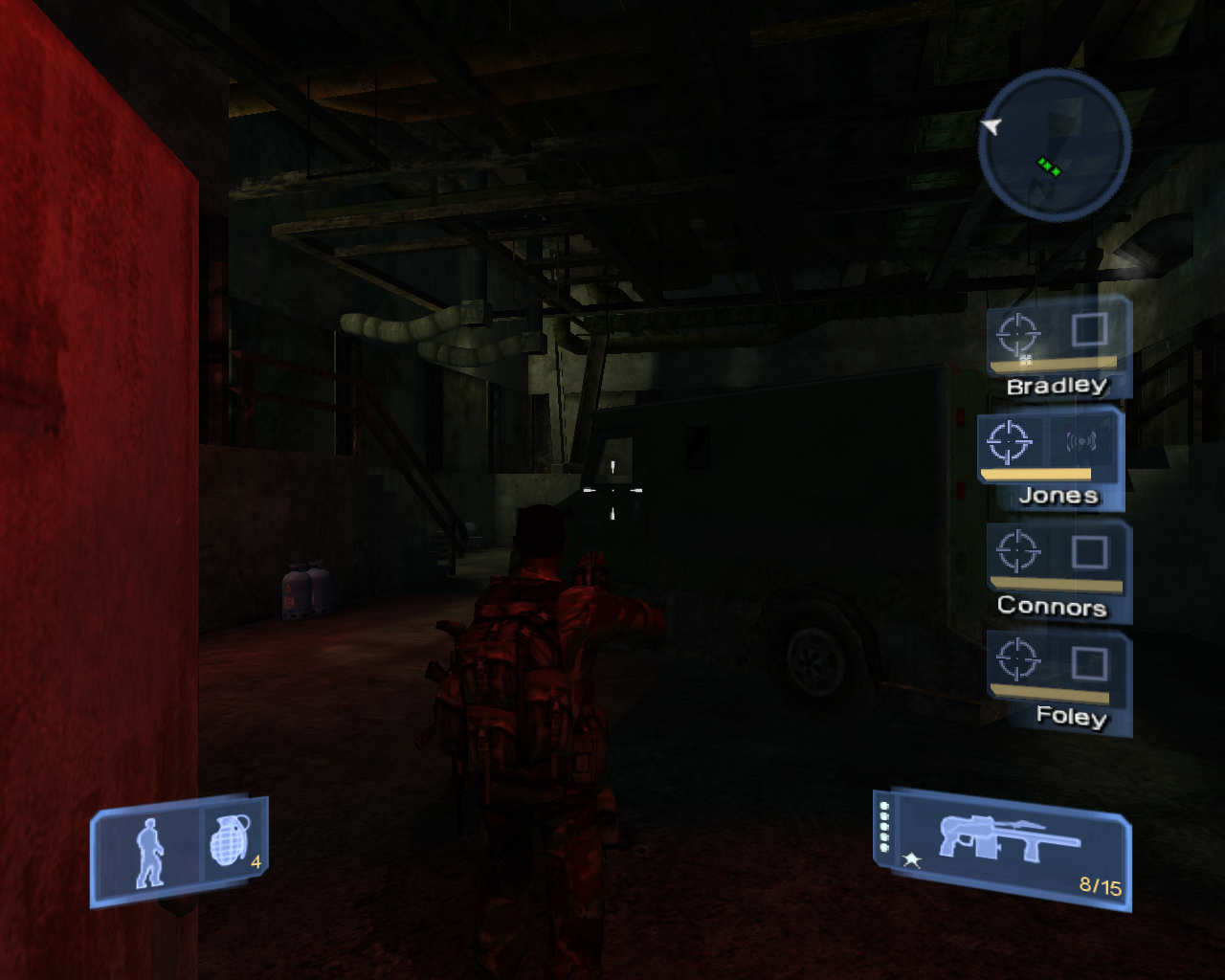The width and height of the screenshot is (1225, 980).
Task: Select squad member Jones's panel
Action: (1050, 459)
